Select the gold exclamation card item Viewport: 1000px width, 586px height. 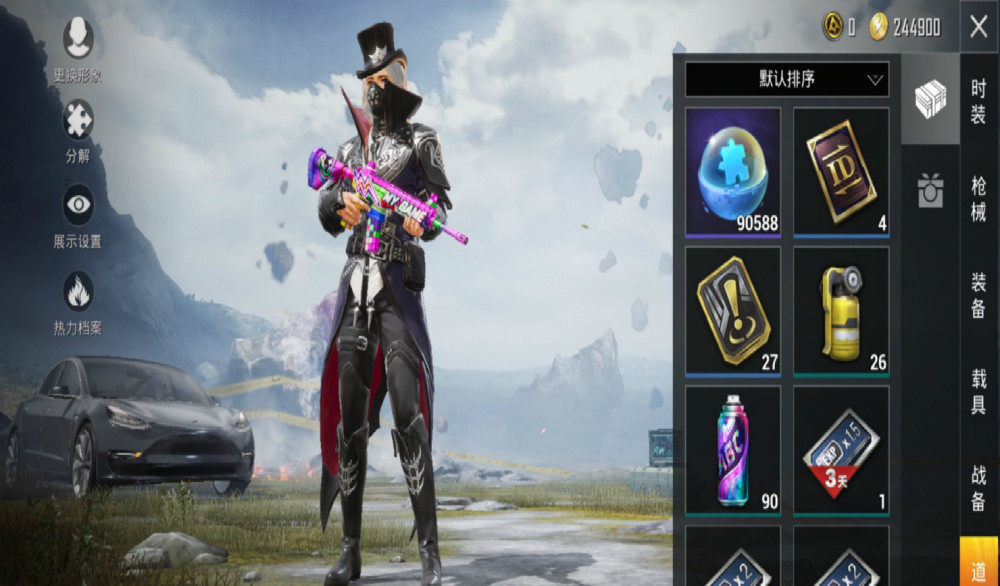click(733, 311)
